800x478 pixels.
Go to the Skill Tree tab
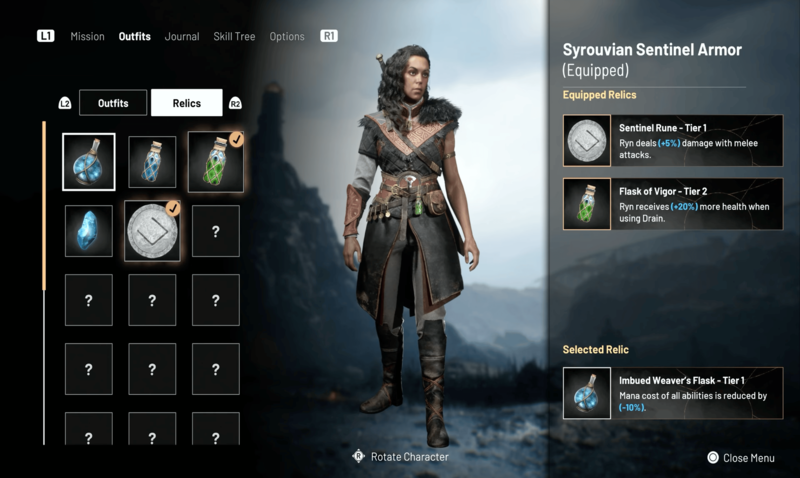pos(234,37)
